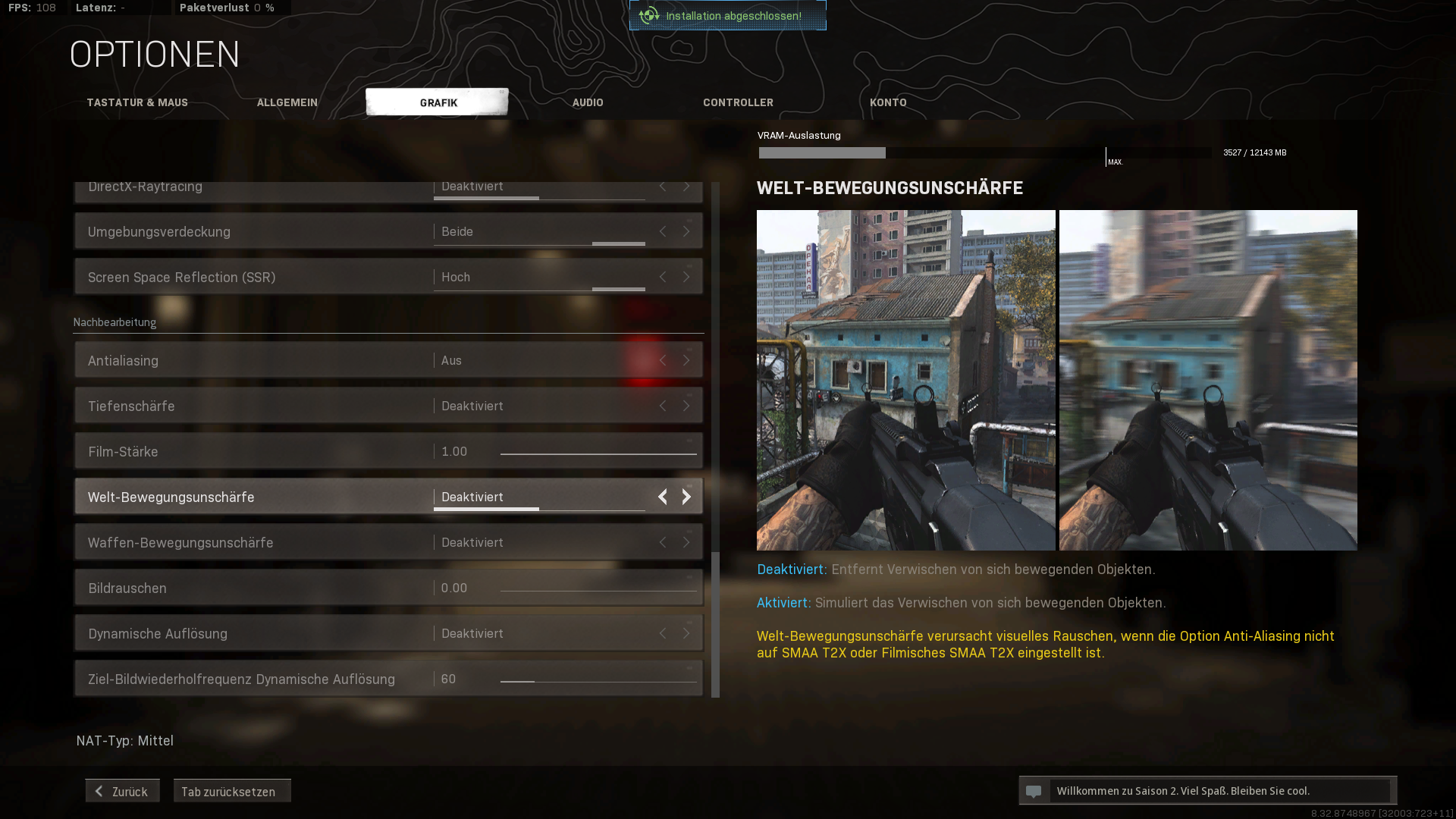This screenshot has width=1456, height=819.
Task: Click the back arrow icon on Zurück
Action: 99,790
